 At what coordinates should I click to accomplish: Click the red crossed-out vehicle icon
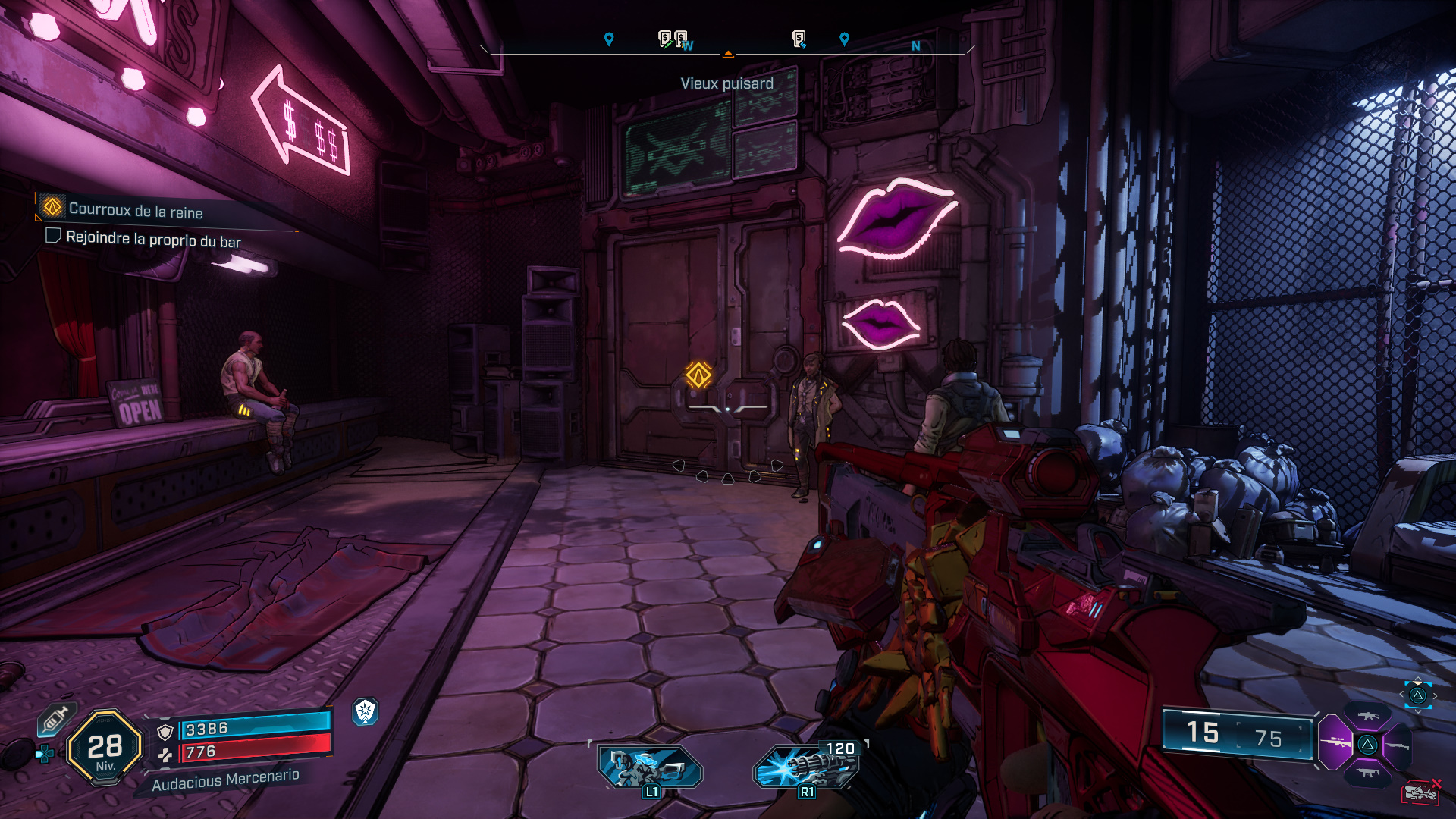click(x=1420, y=792)
